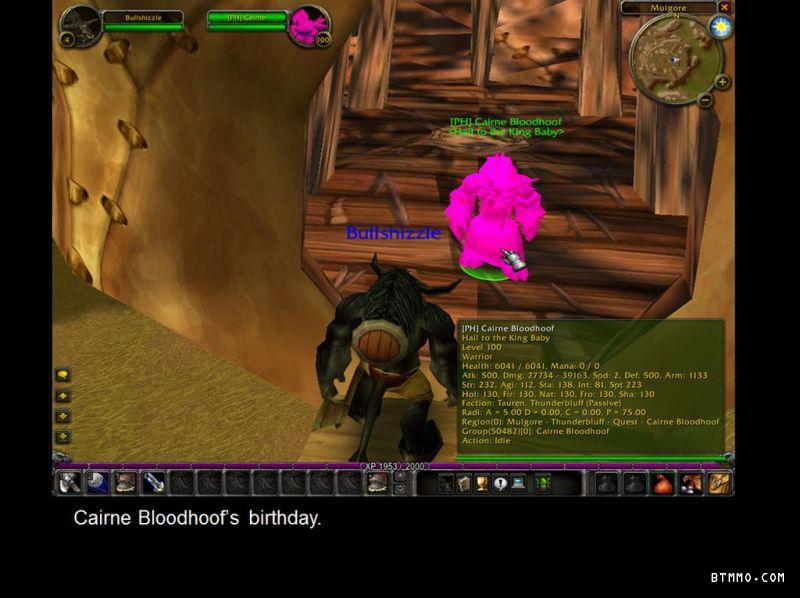This screenshot has height=598, width=800.
Task: Activate the first action bar ability
Action: pos(69,483)
